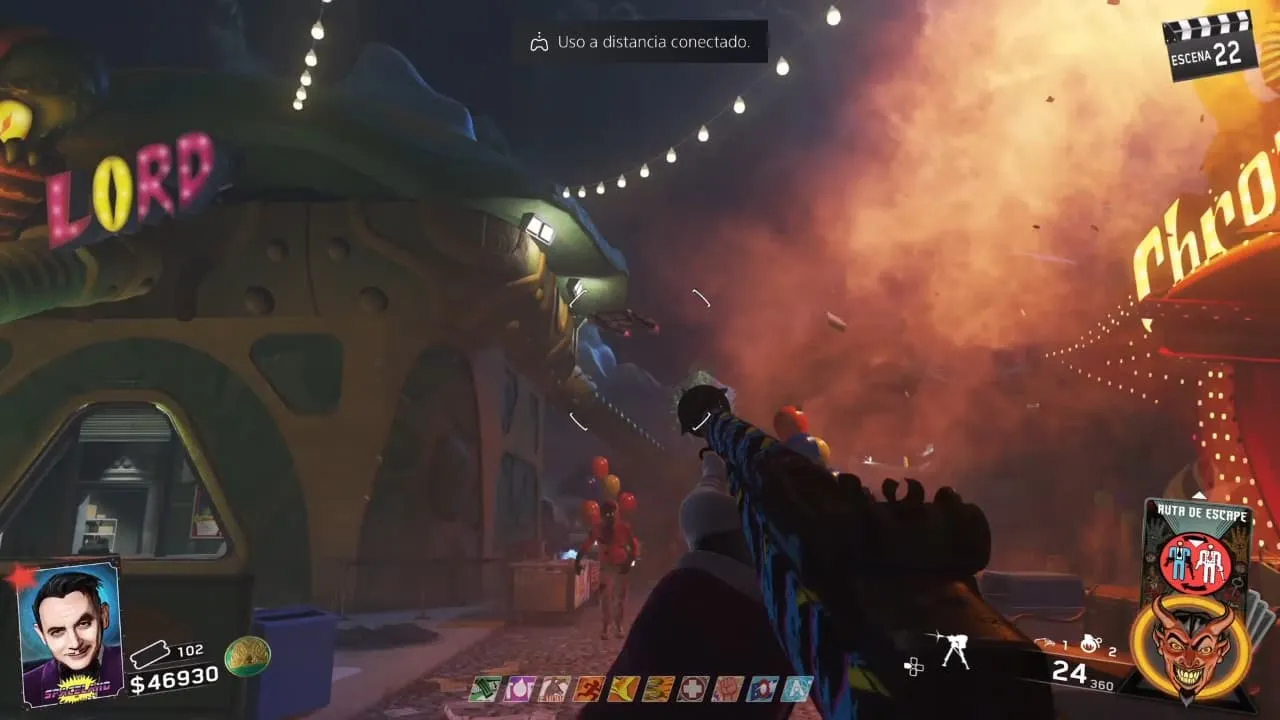Select the orange running-man perk icon
1280x720 pixels.
(x=587, y=688)
